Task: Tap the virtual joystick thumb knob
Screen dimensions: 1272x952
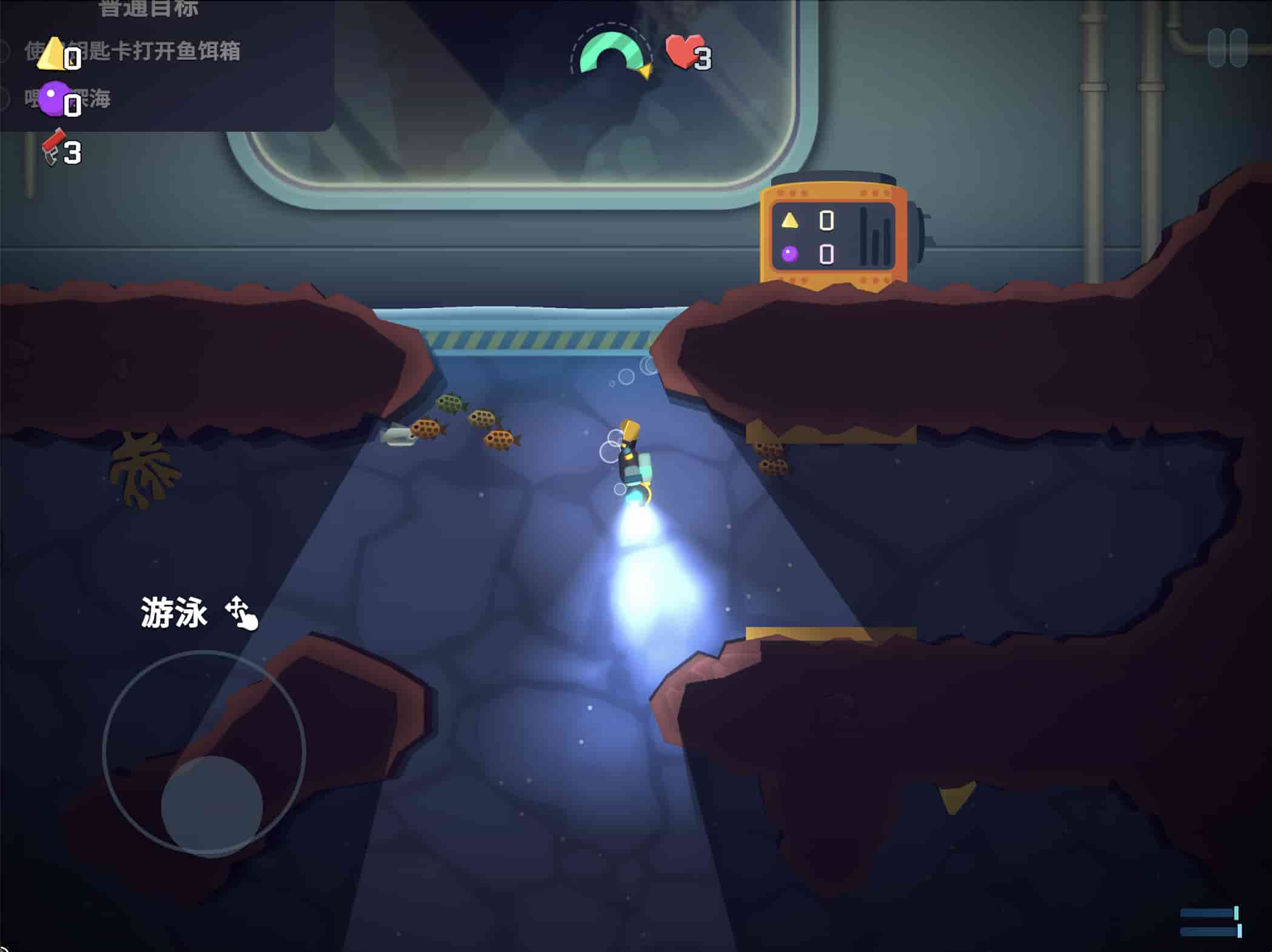Action: click(212, 805)
